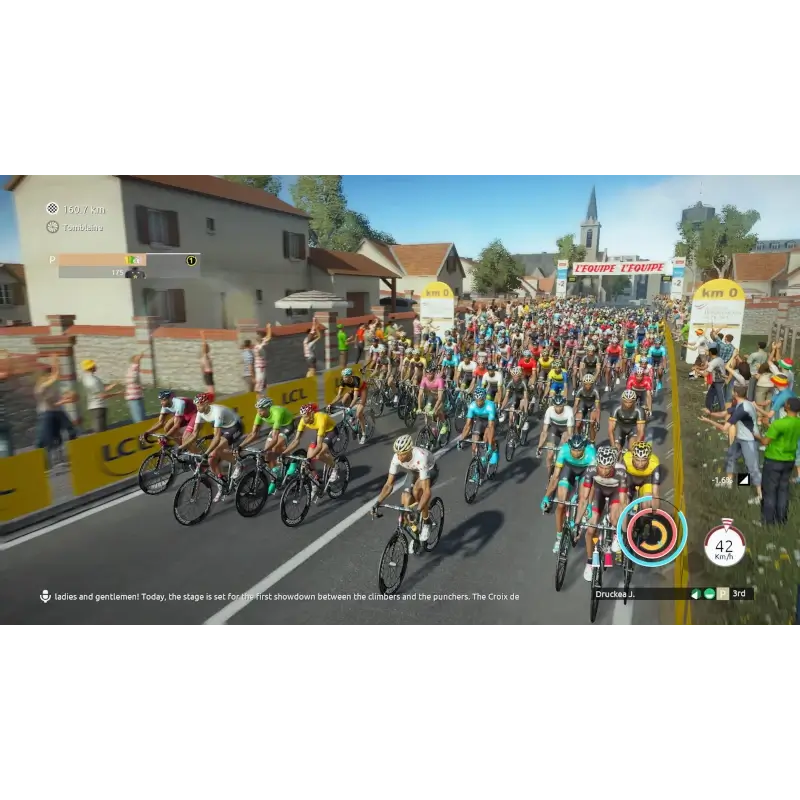Select the yellow number 1 marker on progress bar
Screen dimensions: 800x800
pyautogui.click(x=191, y=260)
